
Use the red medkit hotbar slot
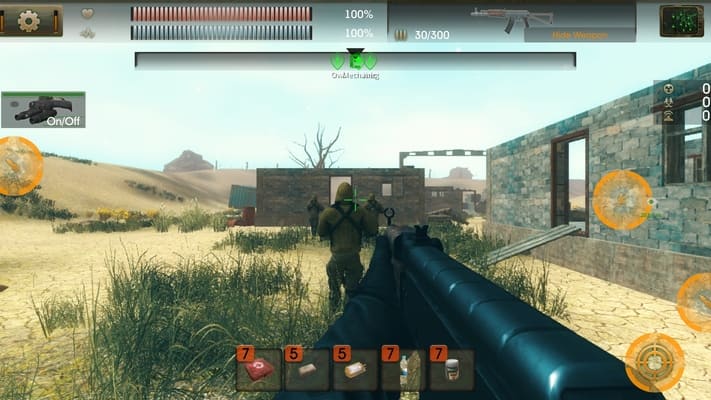tap(257, 370)
